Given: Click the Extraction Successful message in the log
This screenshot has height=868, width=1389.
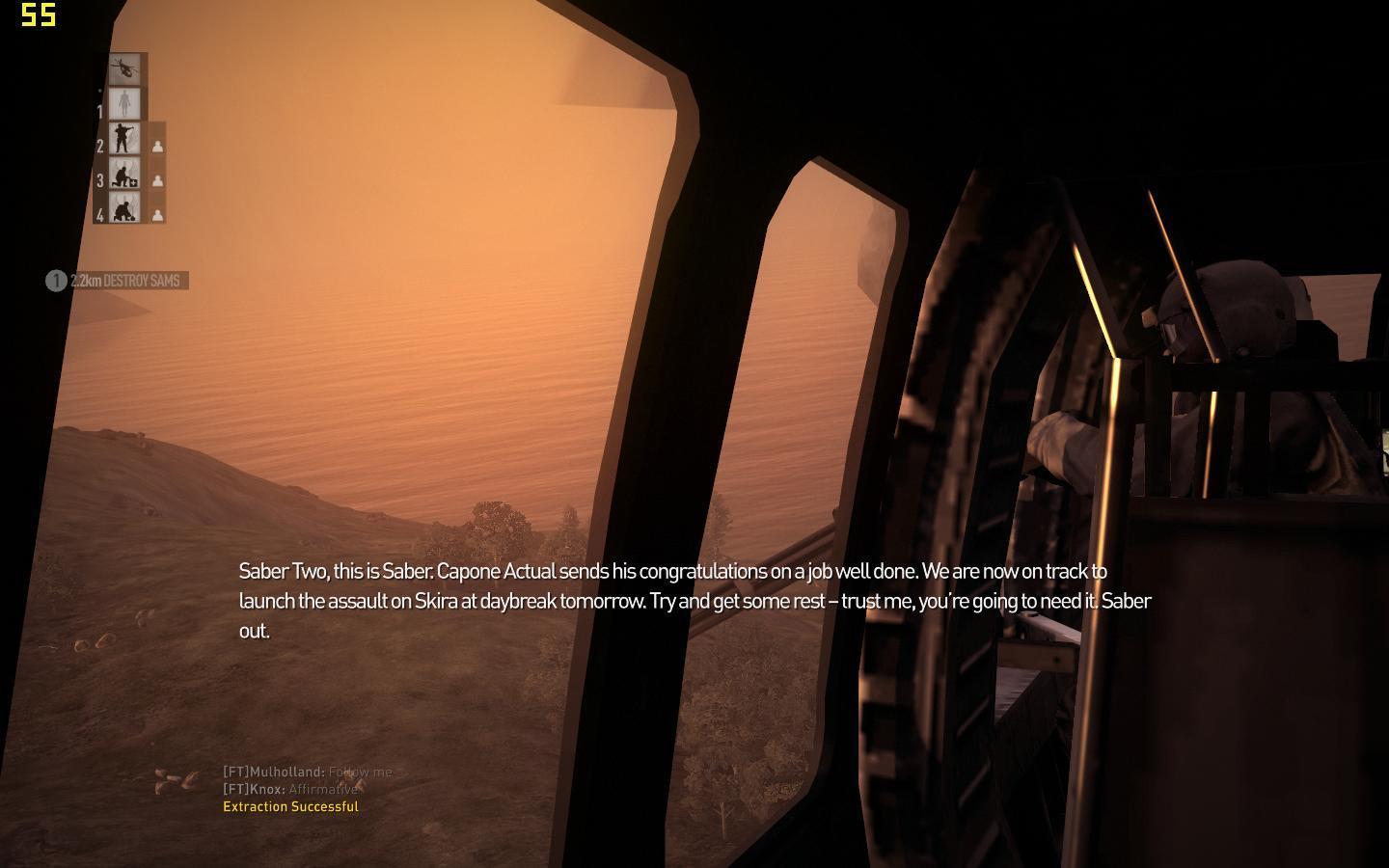Looking at the screenshot, I should 290,806.
